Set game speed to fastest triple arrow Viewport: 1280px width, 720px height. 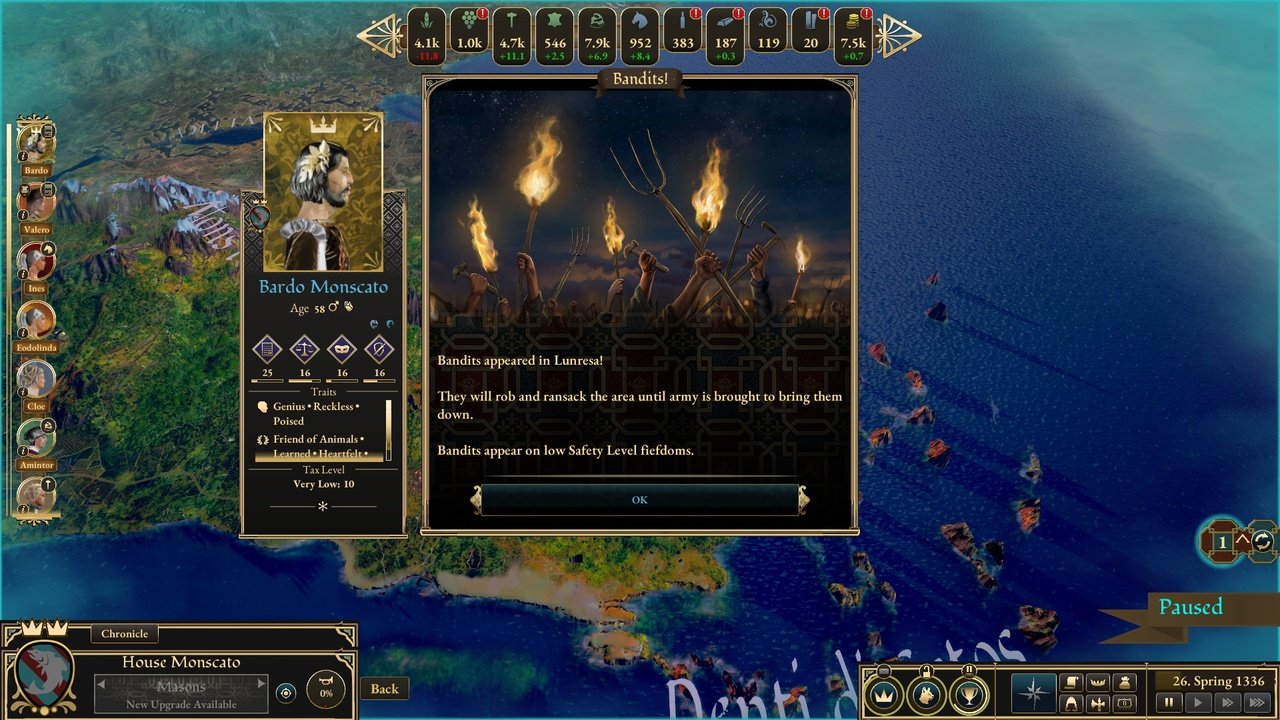[x=1255, y=703]
